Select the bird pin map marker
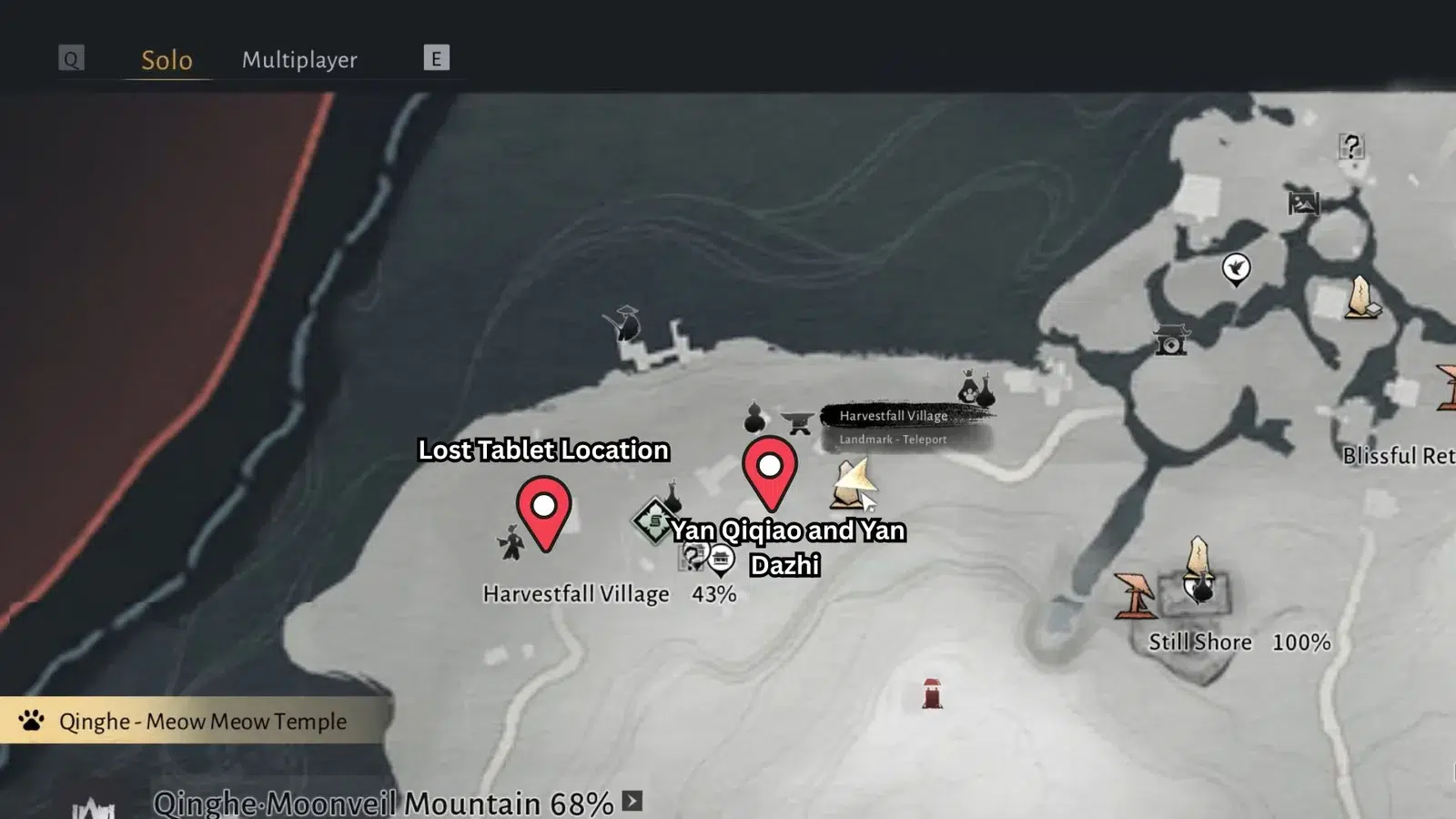The height and width of the screenshot is (819, 1456). coord(1236,268)
